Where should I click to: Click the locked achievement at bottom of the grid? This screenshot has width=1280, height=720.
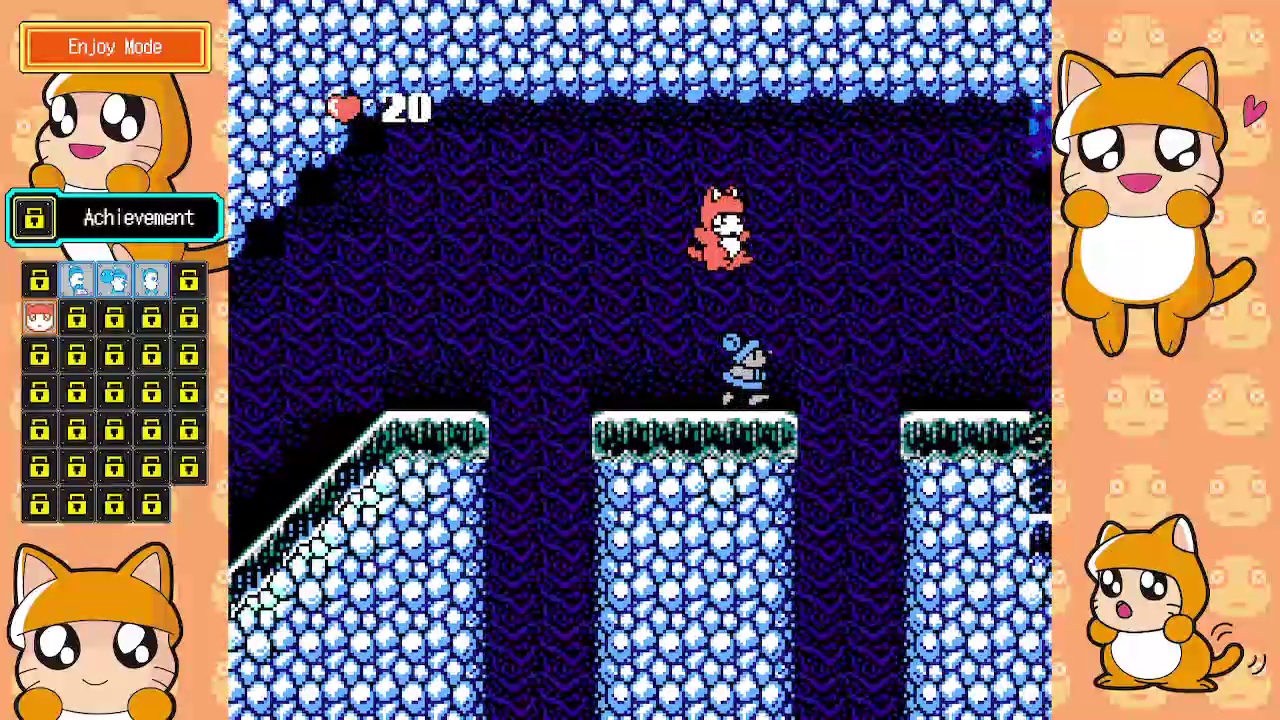113,505
